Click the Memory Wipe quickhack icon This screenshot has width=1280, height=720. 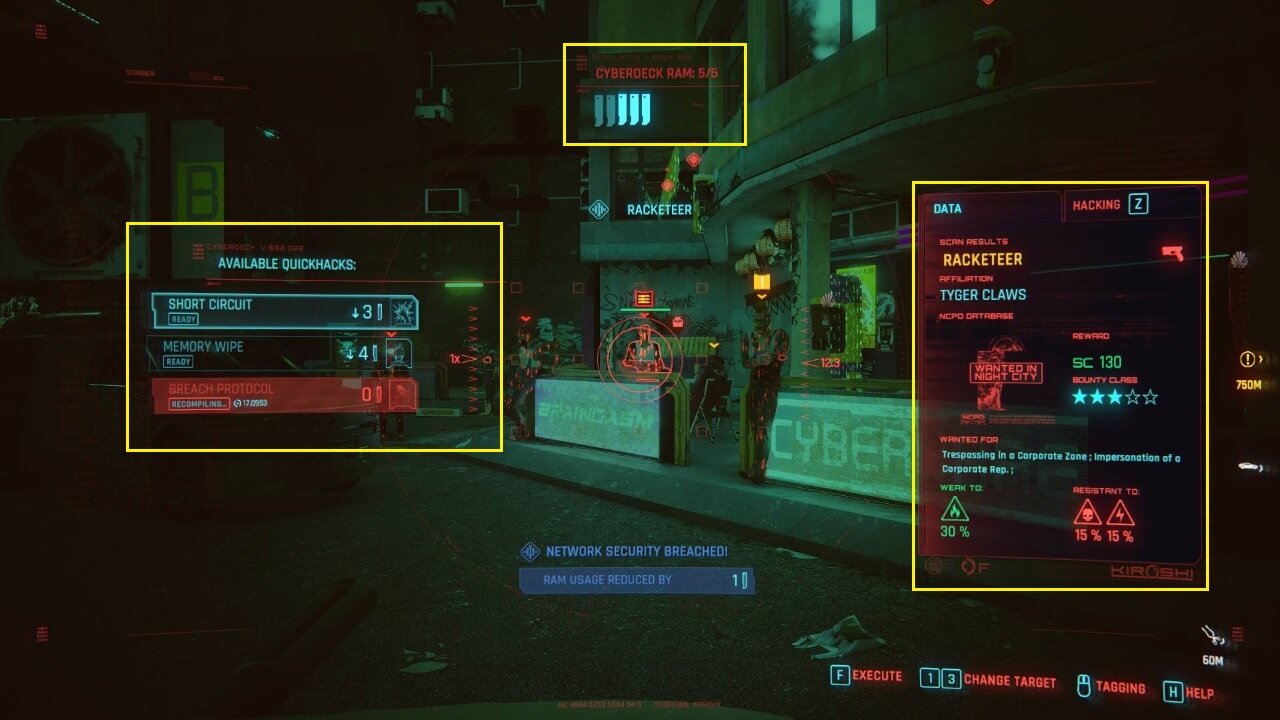coord(397,353)
